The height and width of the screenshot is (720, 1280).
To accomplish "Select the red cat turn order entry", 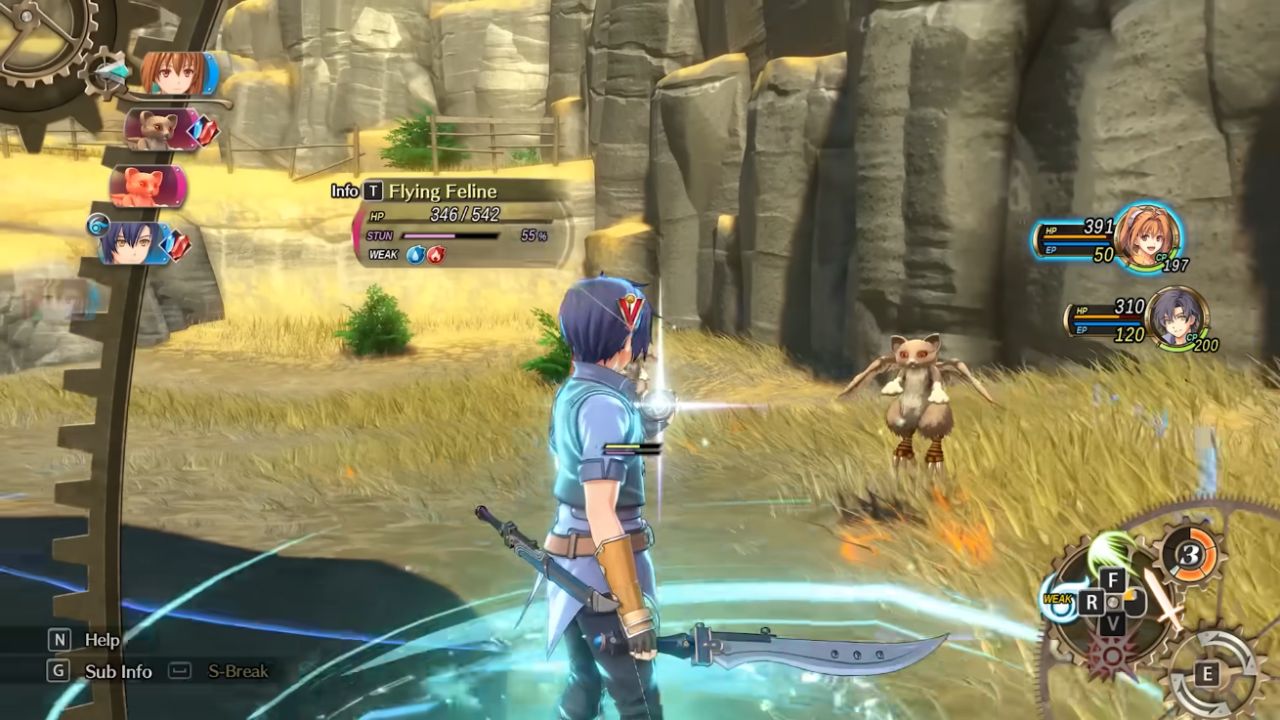I will tap(147, 186).
